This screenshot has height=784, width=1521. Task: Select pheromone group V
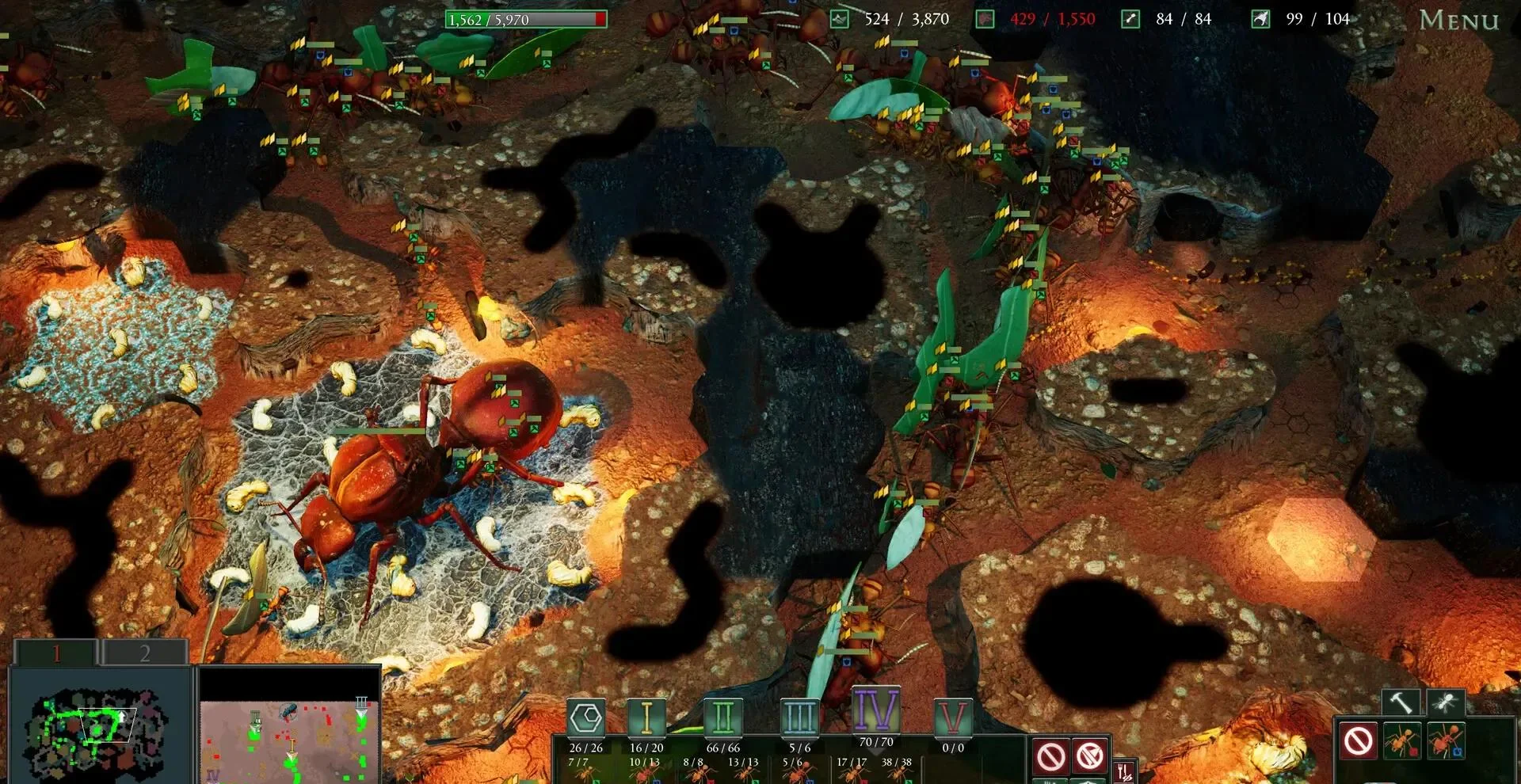point(952,719)
